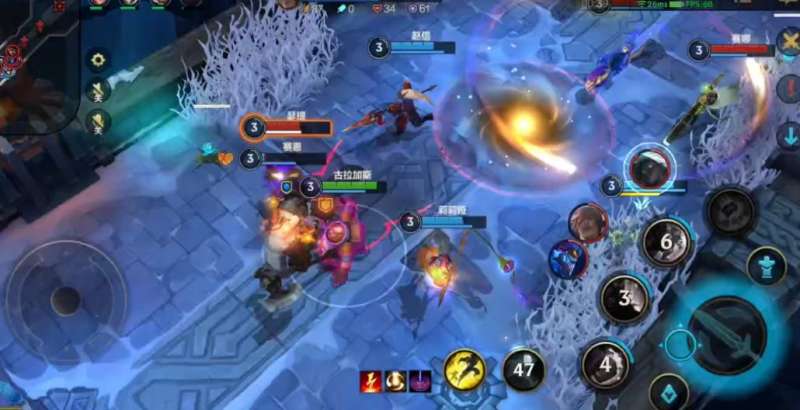The height and width of the screenshot is (410, 800).
Task: Target the blue and red enemy portrait
Action: [568, 259]
